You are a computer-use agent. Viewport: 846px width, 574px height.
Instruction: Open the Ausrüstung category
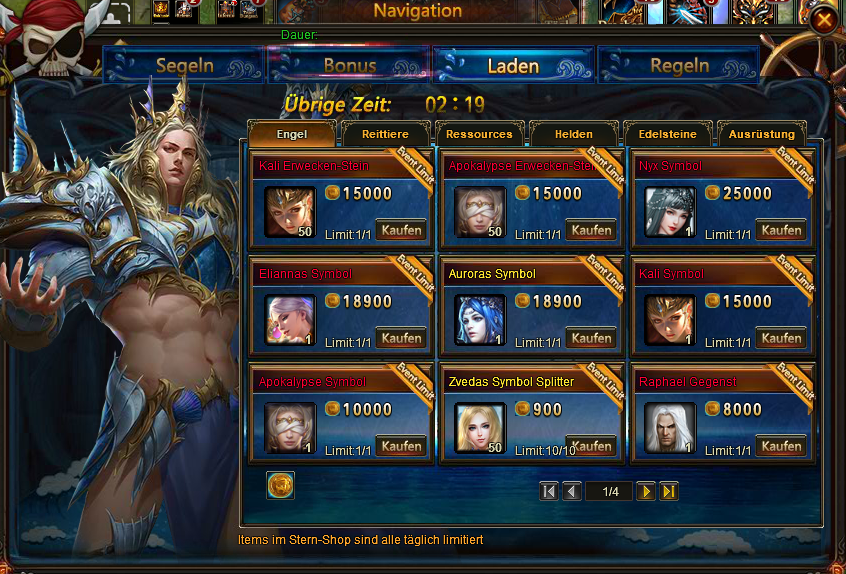click(x=762, y=134)
